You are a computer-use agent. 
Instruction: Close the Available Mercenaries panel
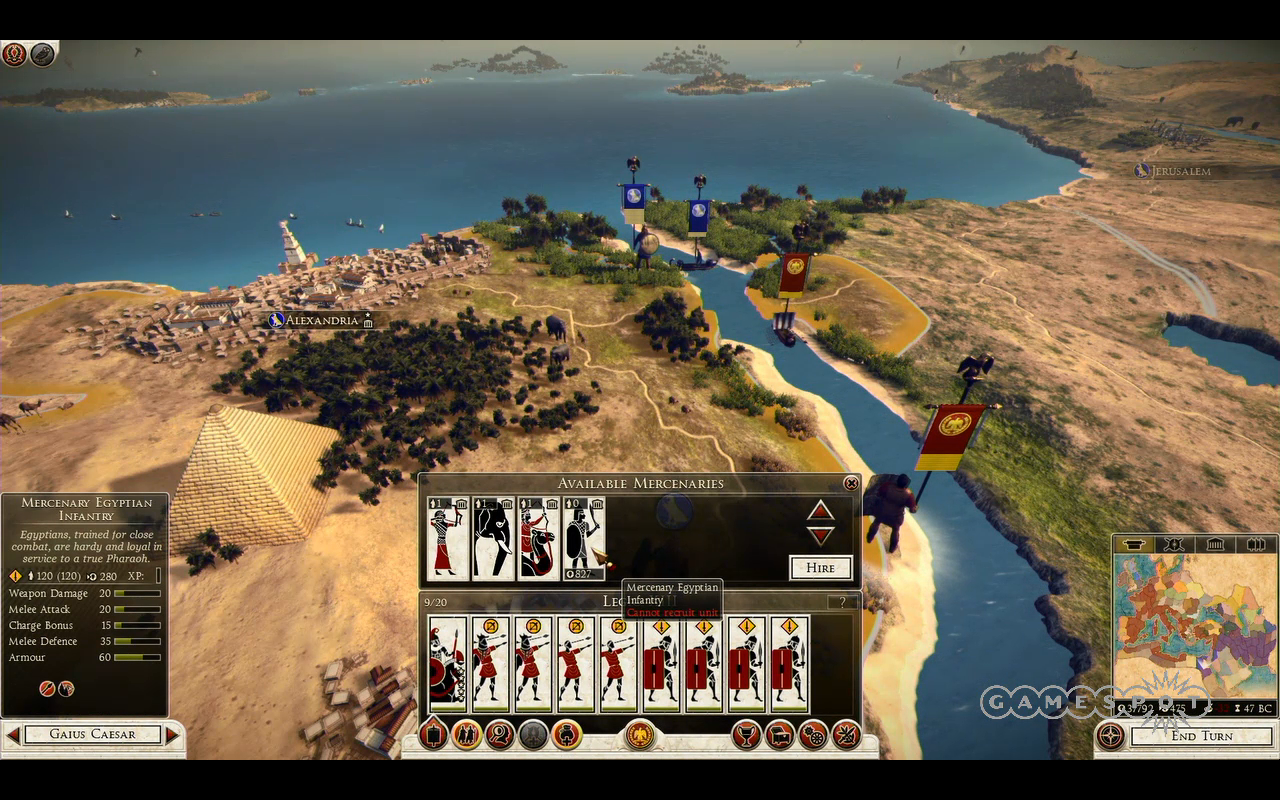851,484
